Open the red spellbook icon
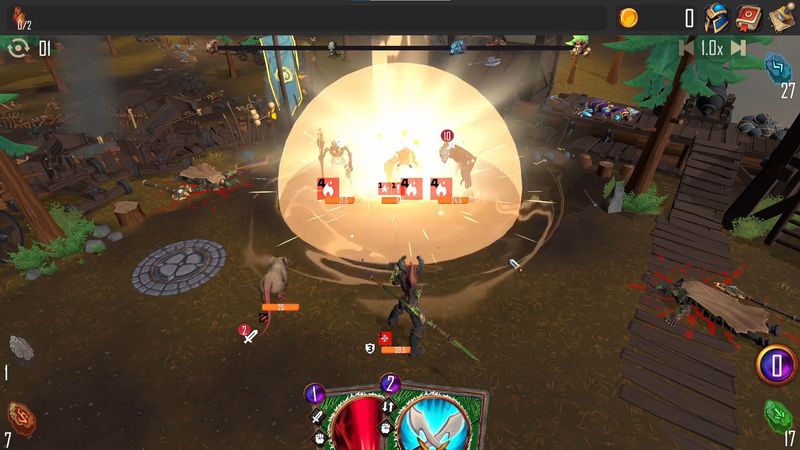 click(x=748, y=18)
